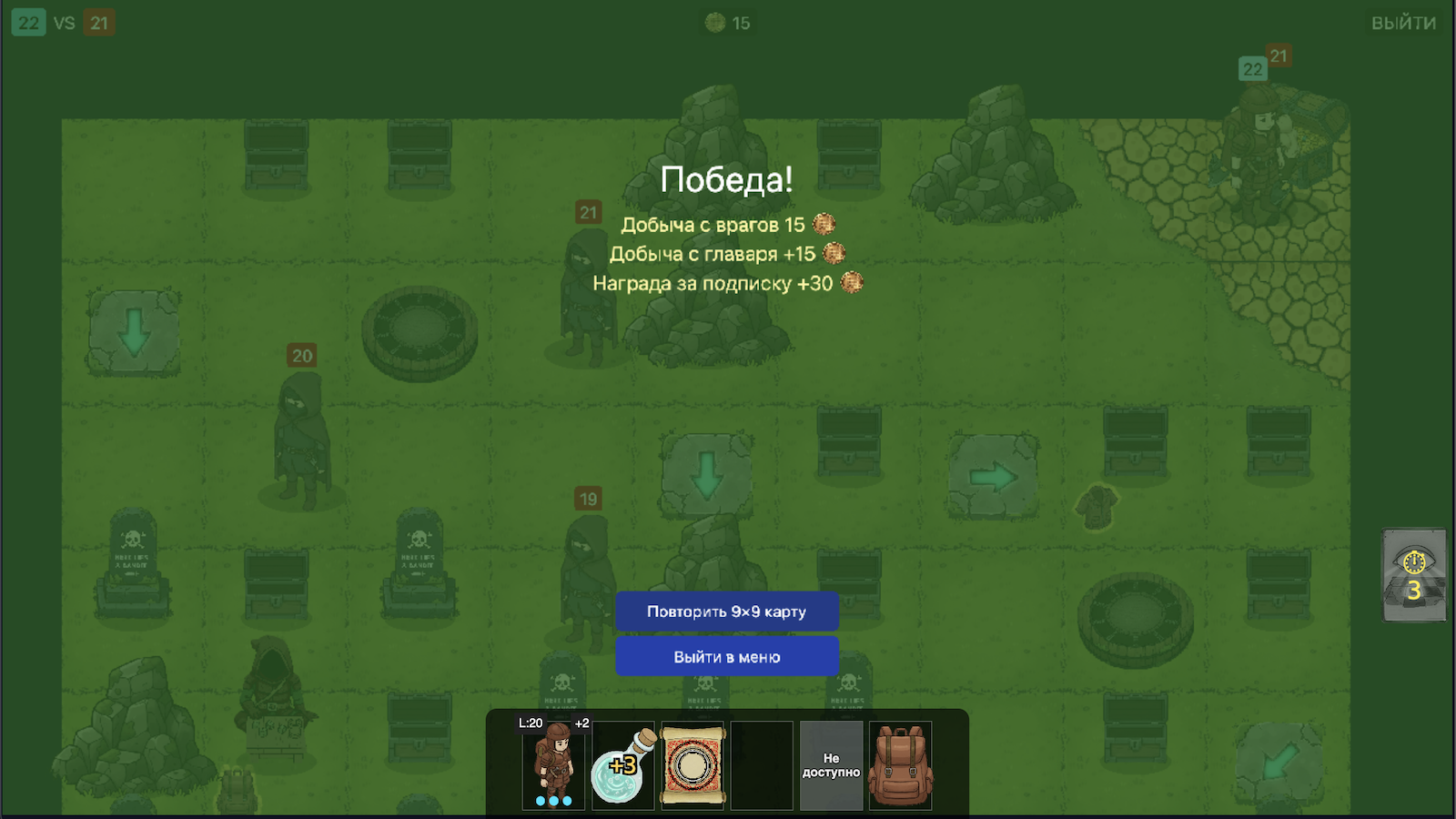
Task: Open the backpack inventory
Action: click(902, 764)
